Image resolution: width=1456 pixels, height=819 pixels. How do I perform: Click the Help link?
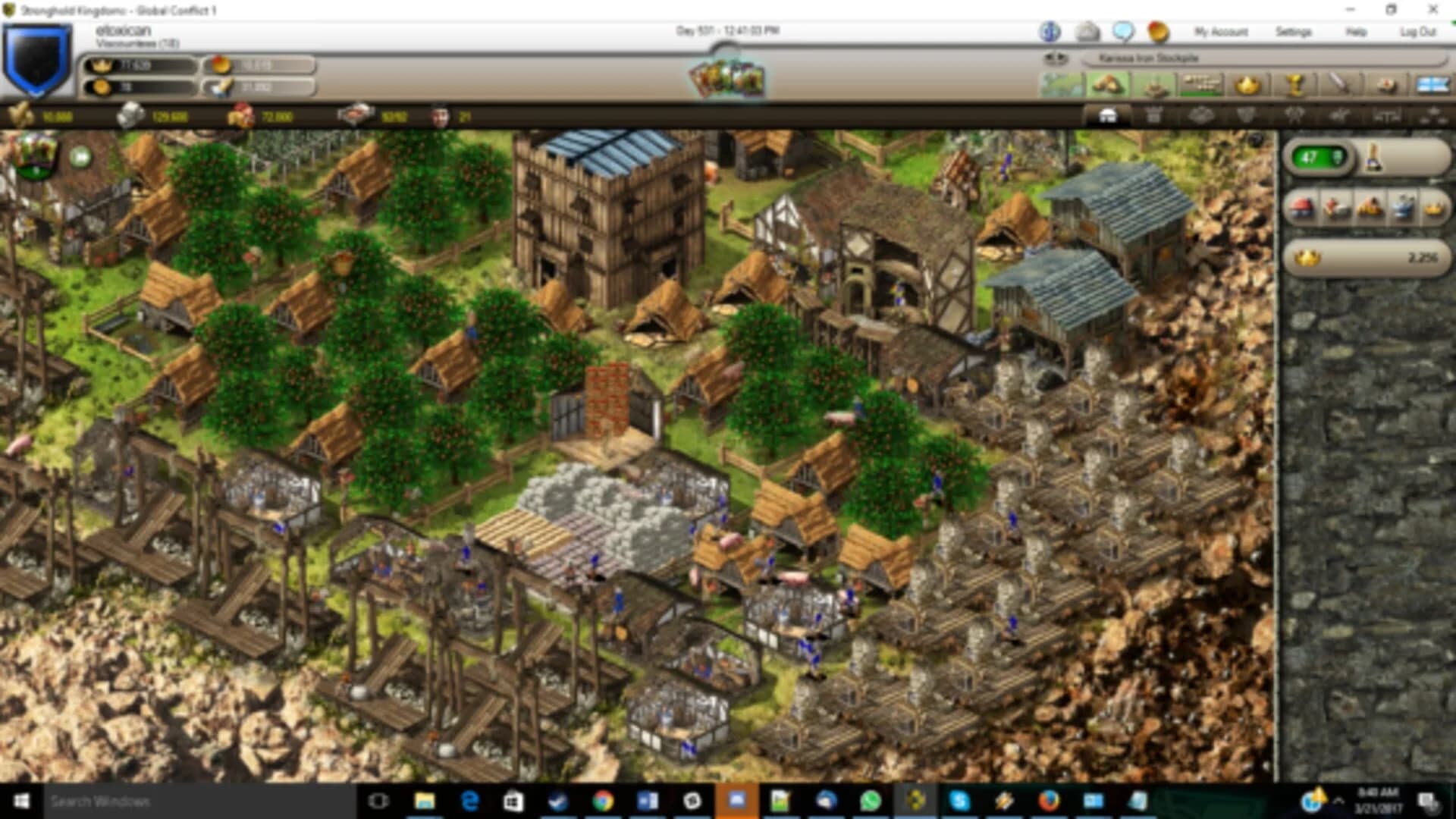1357,33
